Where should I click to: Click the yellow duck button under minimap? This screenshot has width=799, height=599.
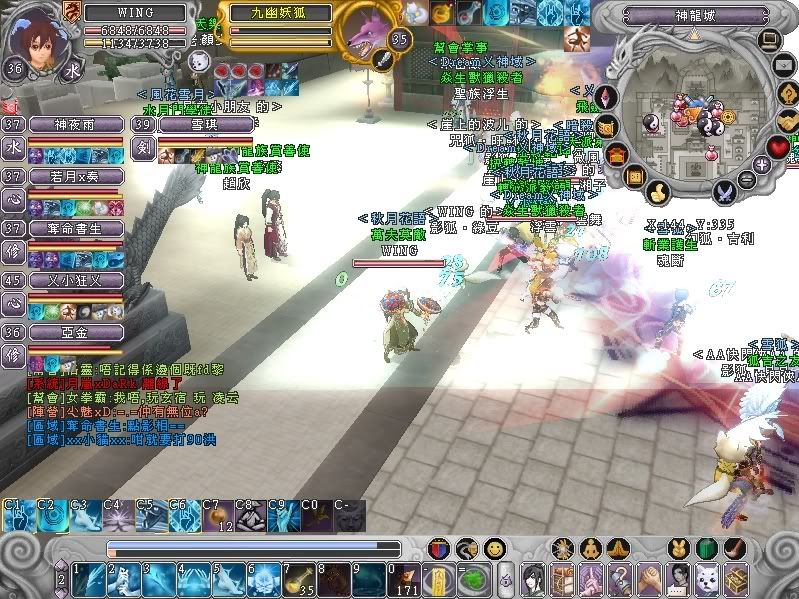tap(659, 191)
